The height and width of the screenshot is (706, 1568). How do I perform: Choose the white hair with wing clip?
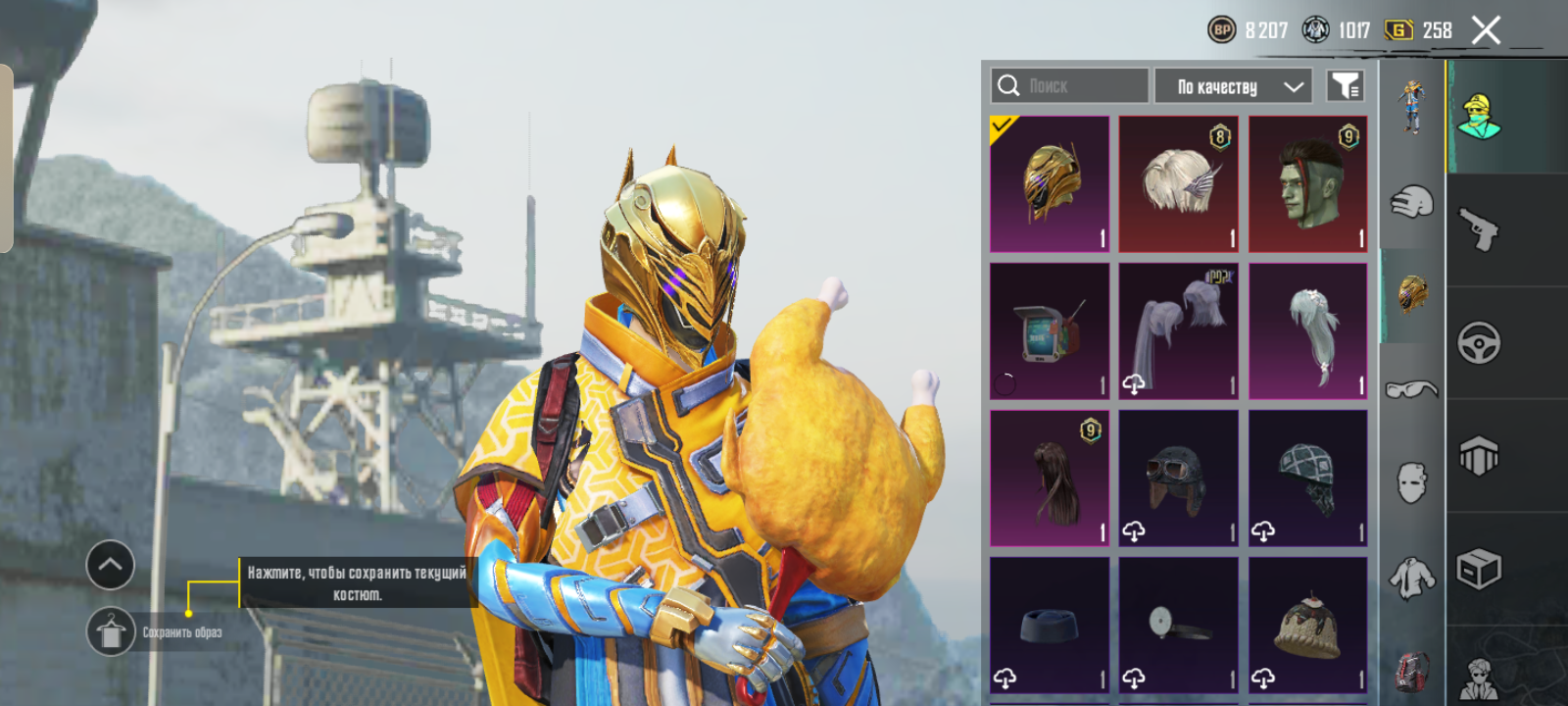pyautogui.click(x=1179, y=184)
